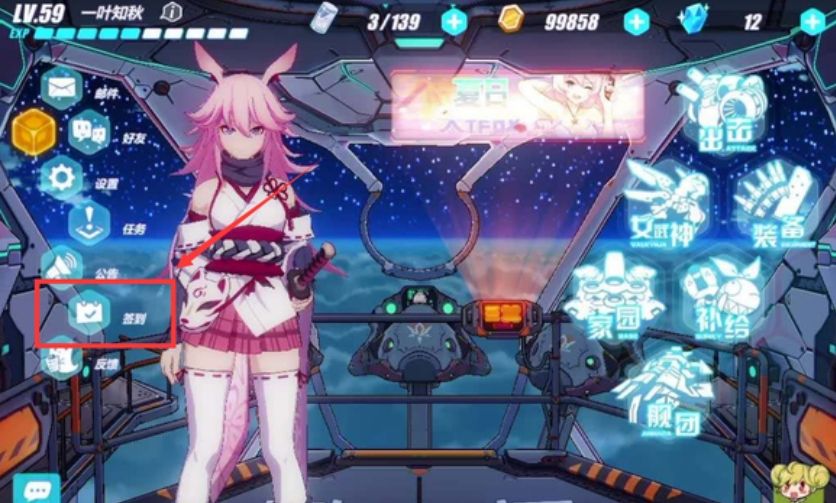Open the 邮件 mail inbox

pyautogui.click(x=62, y=88)
